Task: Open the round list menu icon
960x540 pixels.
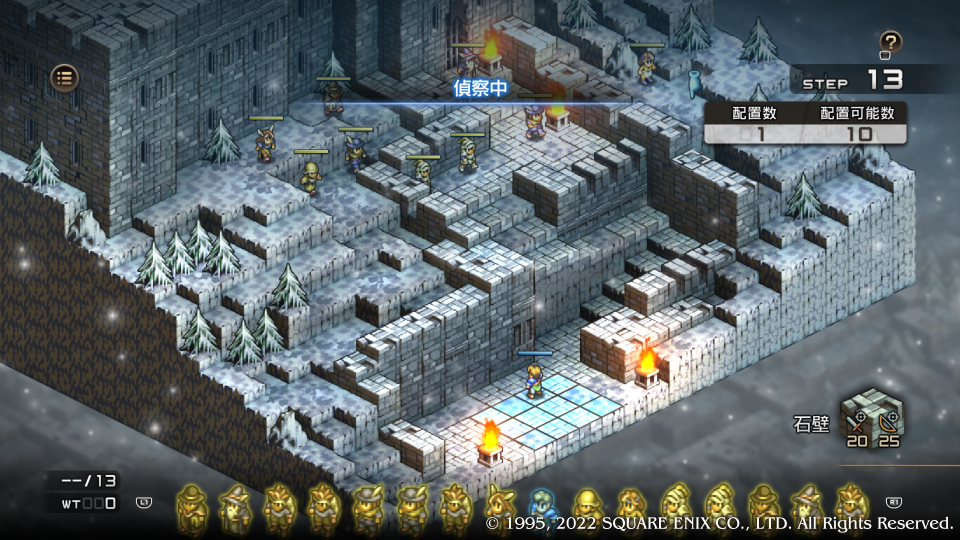Action: (x=65, y=77)
